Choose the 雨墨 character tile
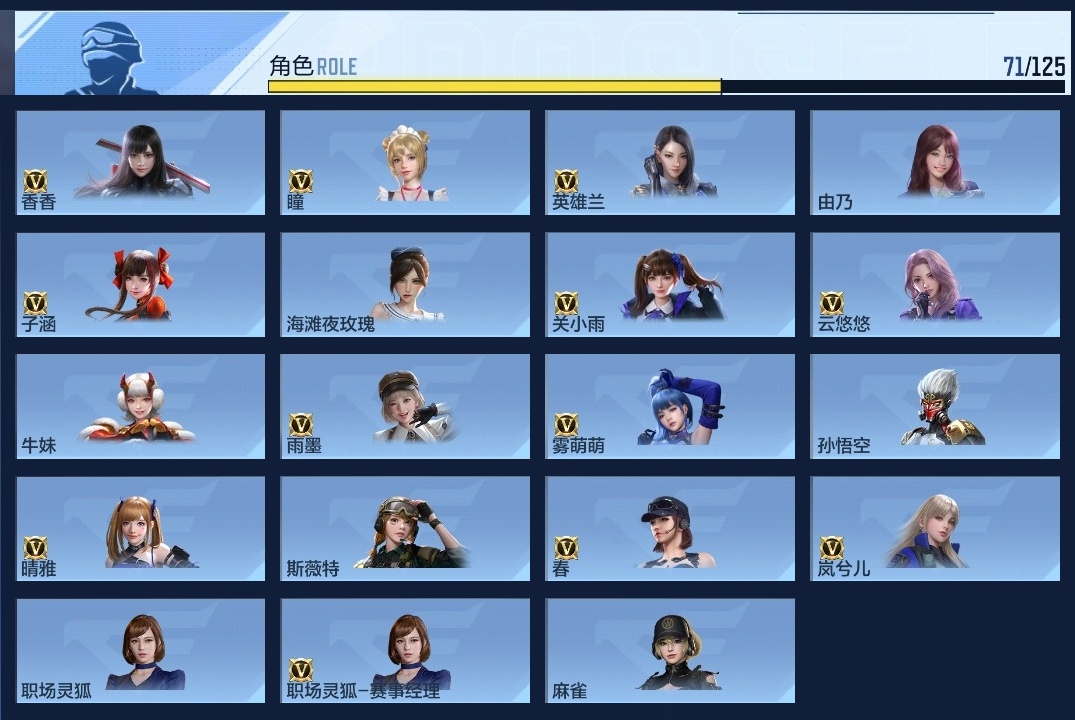The image size is (1075, 720). pyautogui.click(x=405, y=407)
